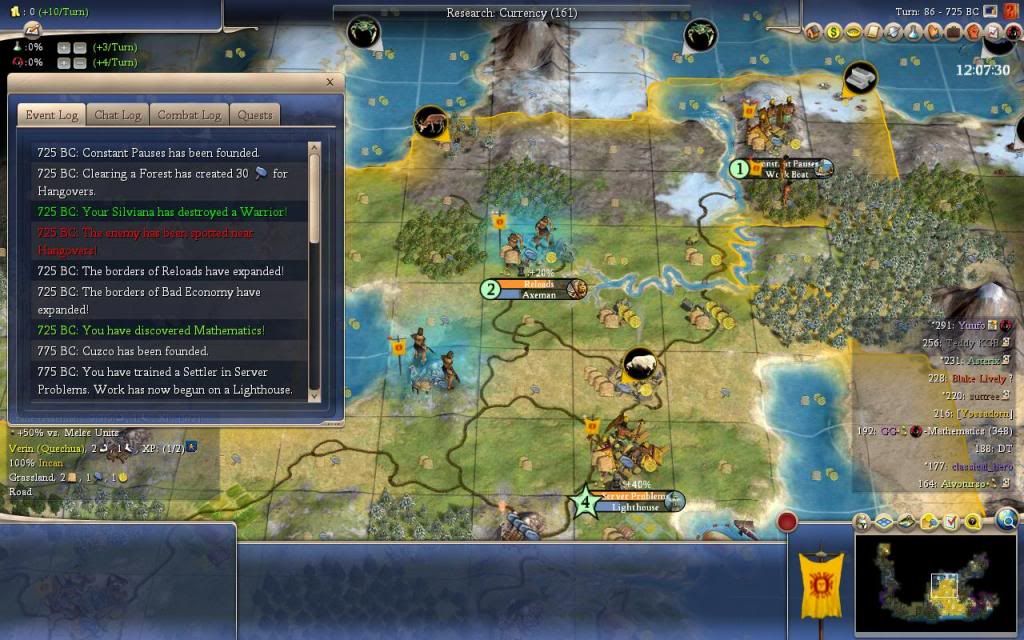This screenshot has width=1024, height=640.
Task: Decrease the culture rate with minus button
Action: pos(82,62)
